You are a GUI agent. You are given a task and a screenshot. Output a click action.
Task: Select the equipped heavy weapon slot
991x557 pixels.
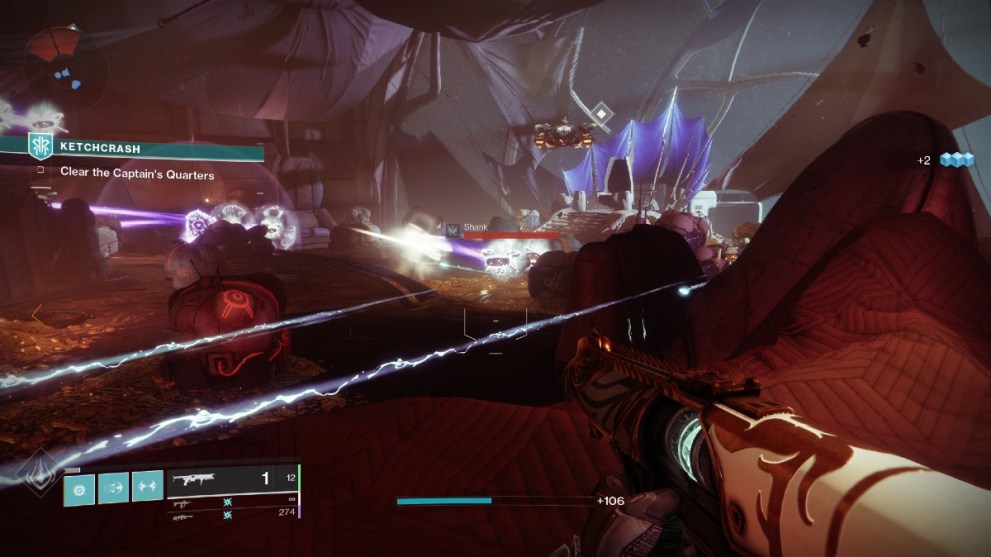click(232, 479)
